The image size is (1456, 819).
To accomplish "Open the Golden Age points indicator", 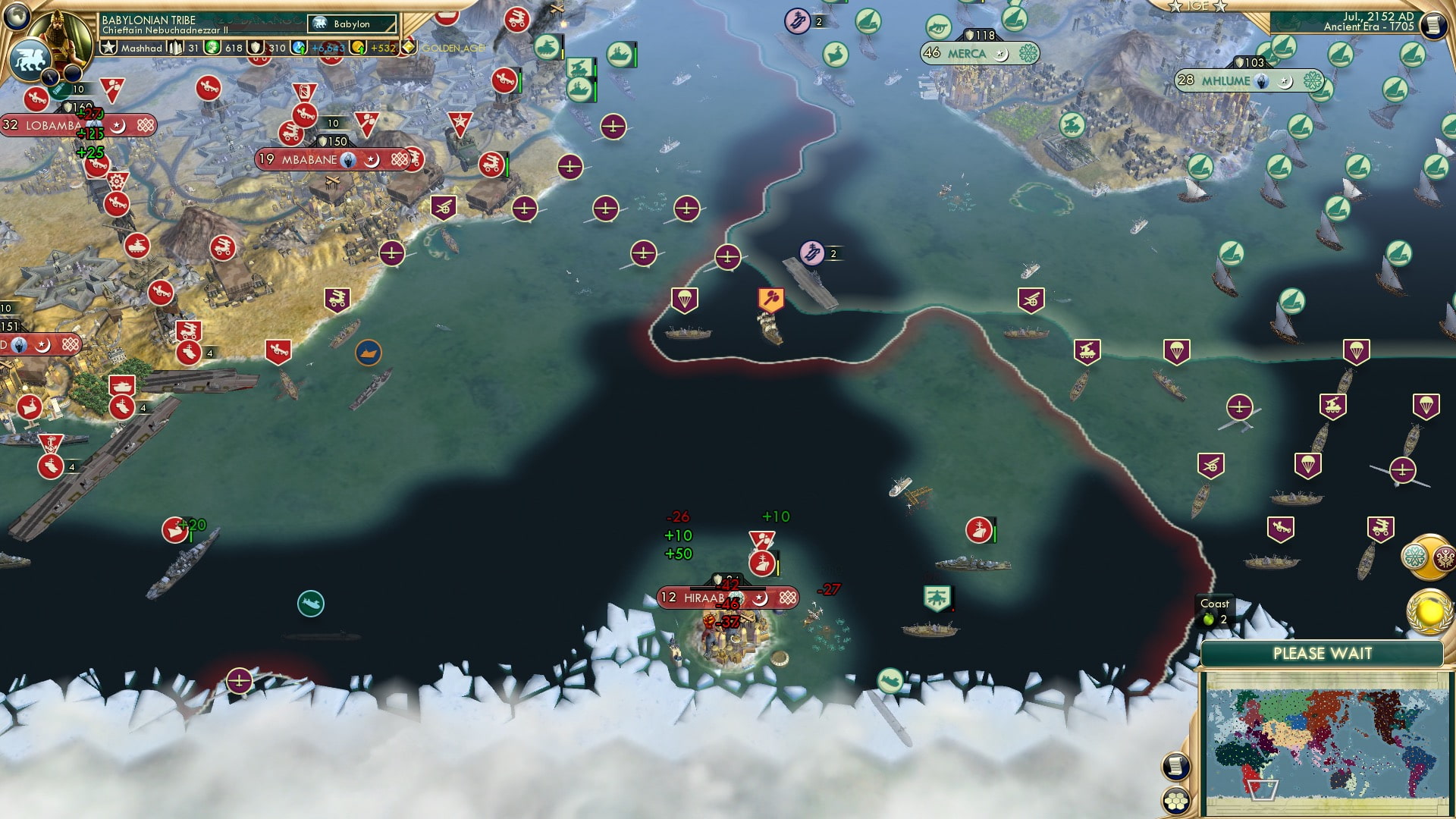I will click(x=410, y=47).
